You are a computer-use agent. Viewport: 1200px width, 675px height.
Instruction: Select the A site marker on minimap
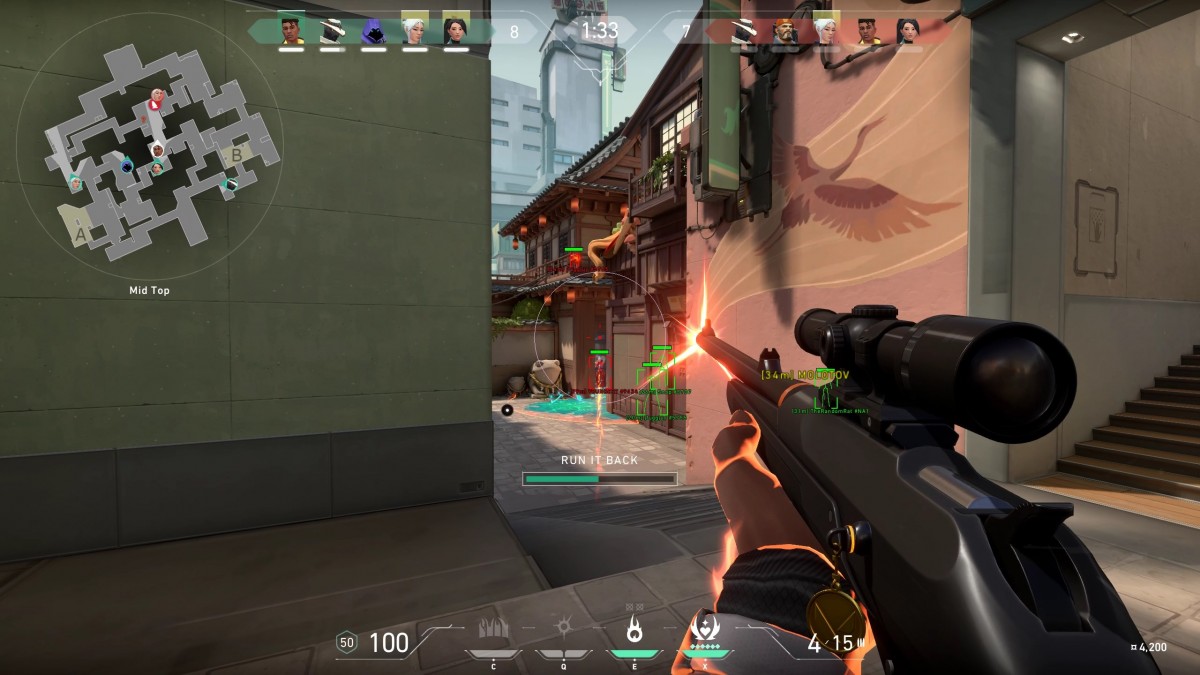79,234
